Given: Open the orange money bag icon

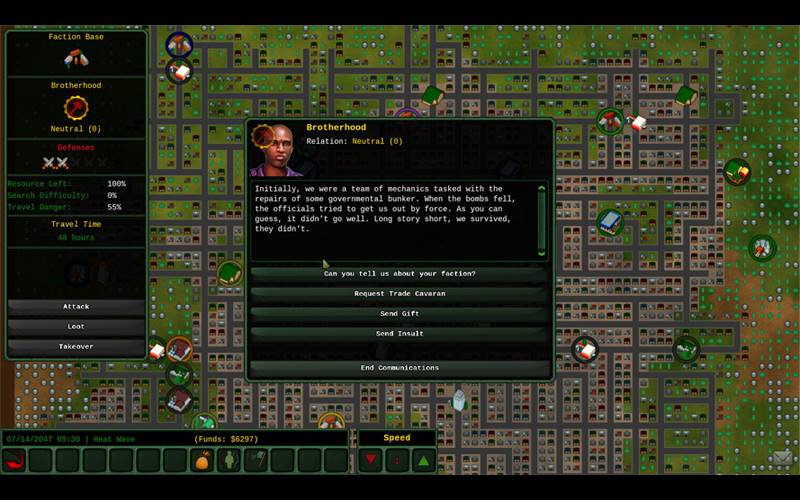Looking at the screenshot, I should (203, 460).
